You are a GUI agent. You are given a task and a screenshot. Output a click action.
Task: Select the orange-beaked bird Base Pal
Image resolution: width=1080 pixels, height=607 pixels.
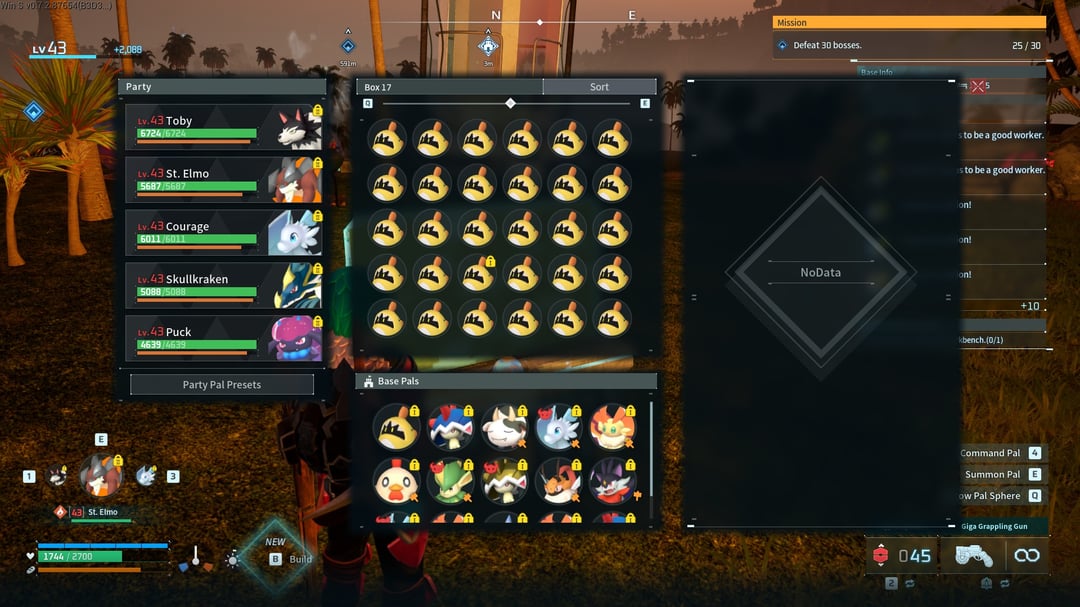557,482
